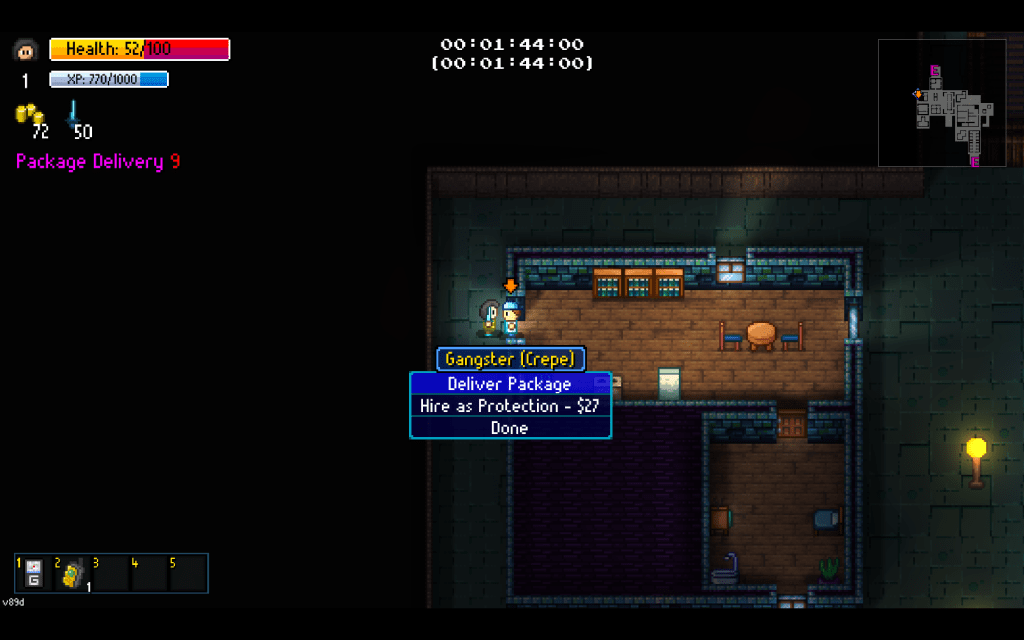
Task: Click Done to close the dialogue
Action: click(x=510, y=428)
